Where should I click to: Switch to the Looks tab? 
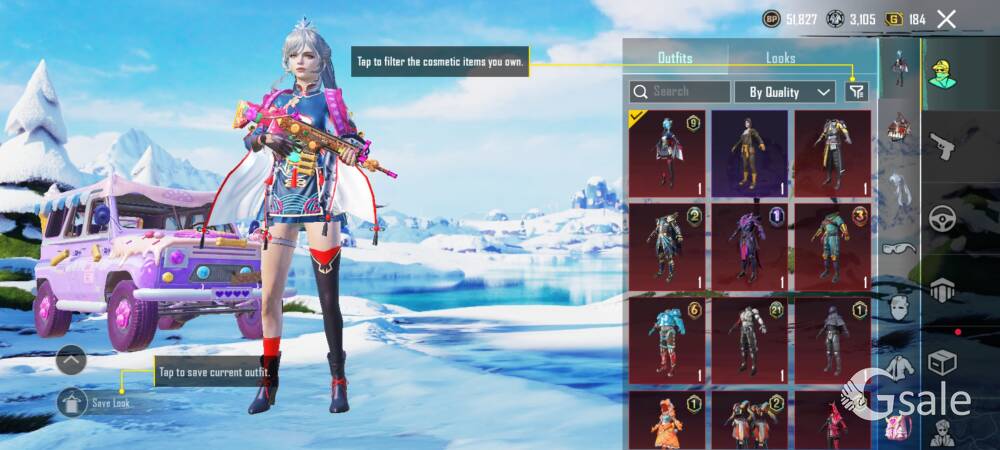tap(780, 58)
